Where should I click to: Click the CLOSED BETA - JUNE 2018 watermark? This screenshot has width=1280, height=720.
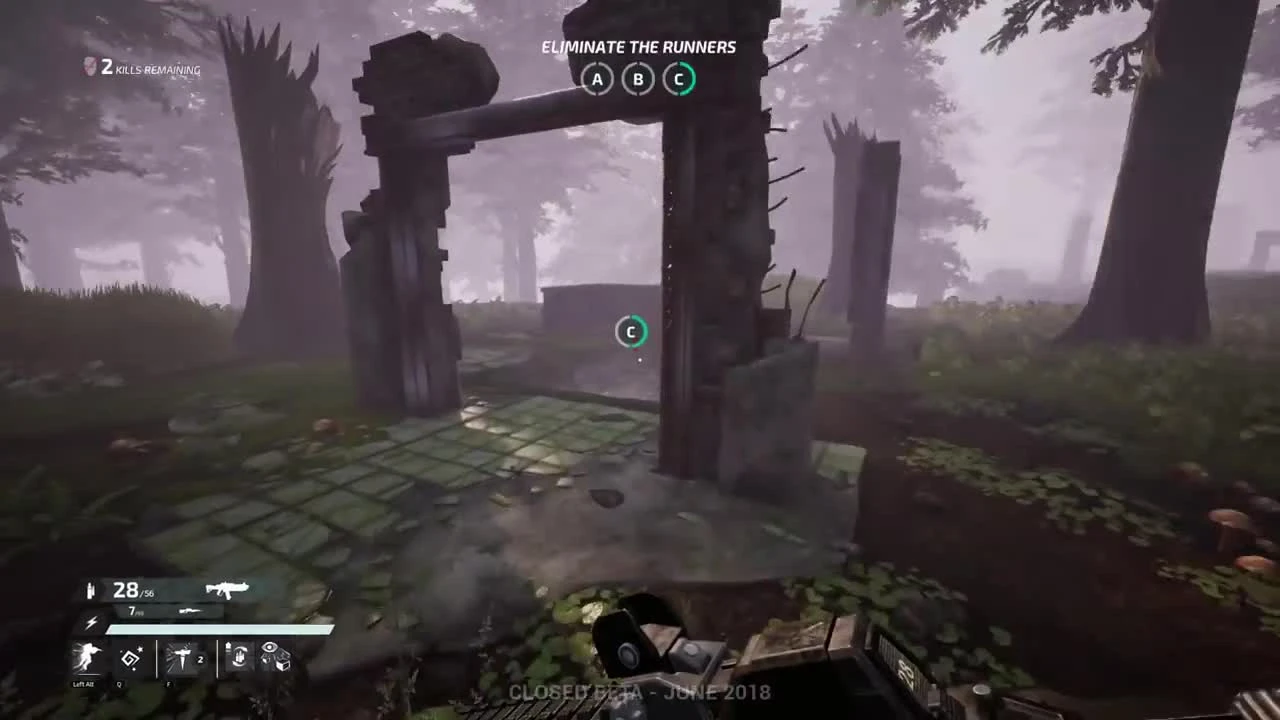(x=640, y=692)
